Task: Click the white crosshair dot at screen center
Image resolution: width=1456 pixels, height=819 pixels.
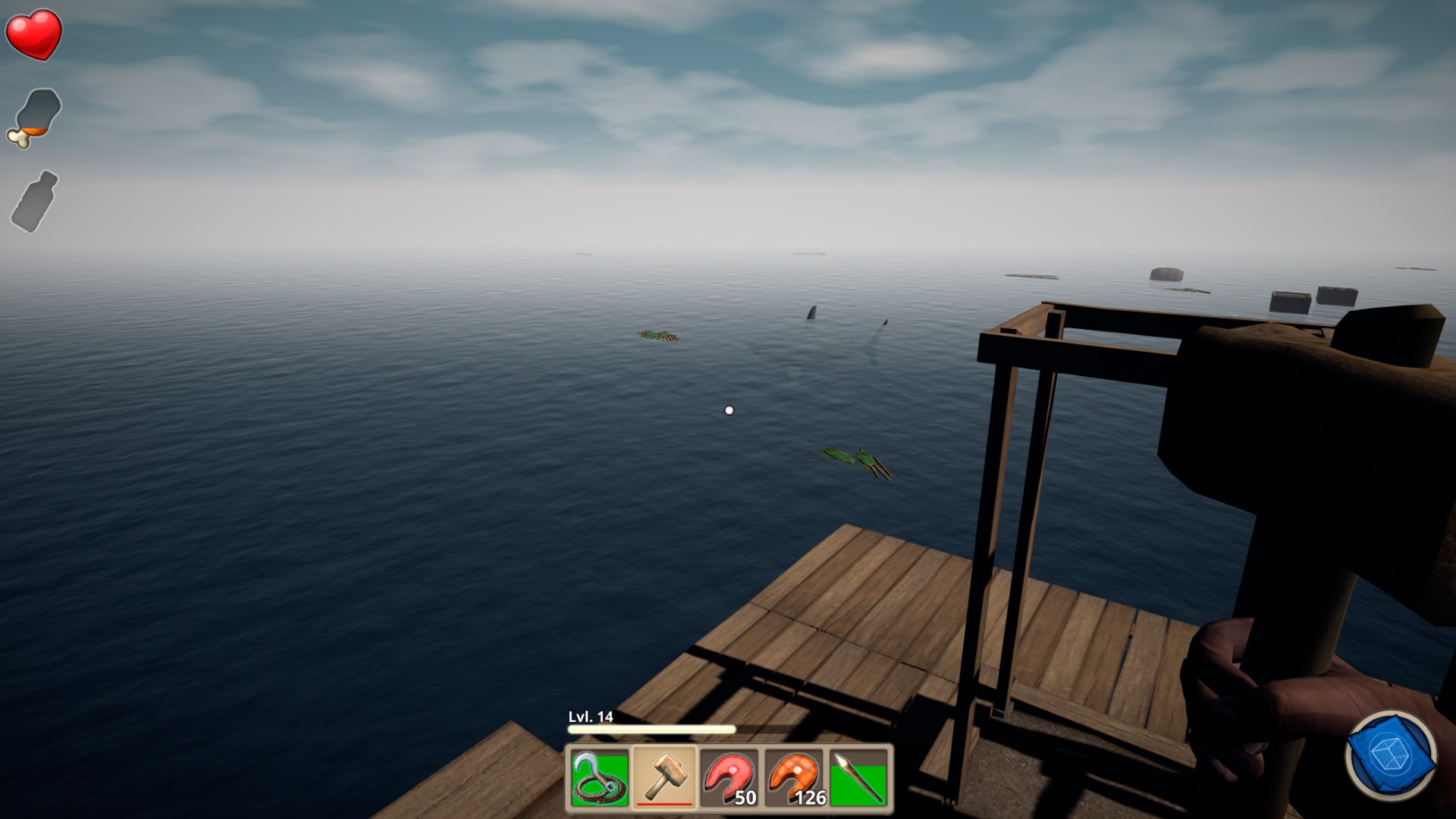Action: click(730, 409)
